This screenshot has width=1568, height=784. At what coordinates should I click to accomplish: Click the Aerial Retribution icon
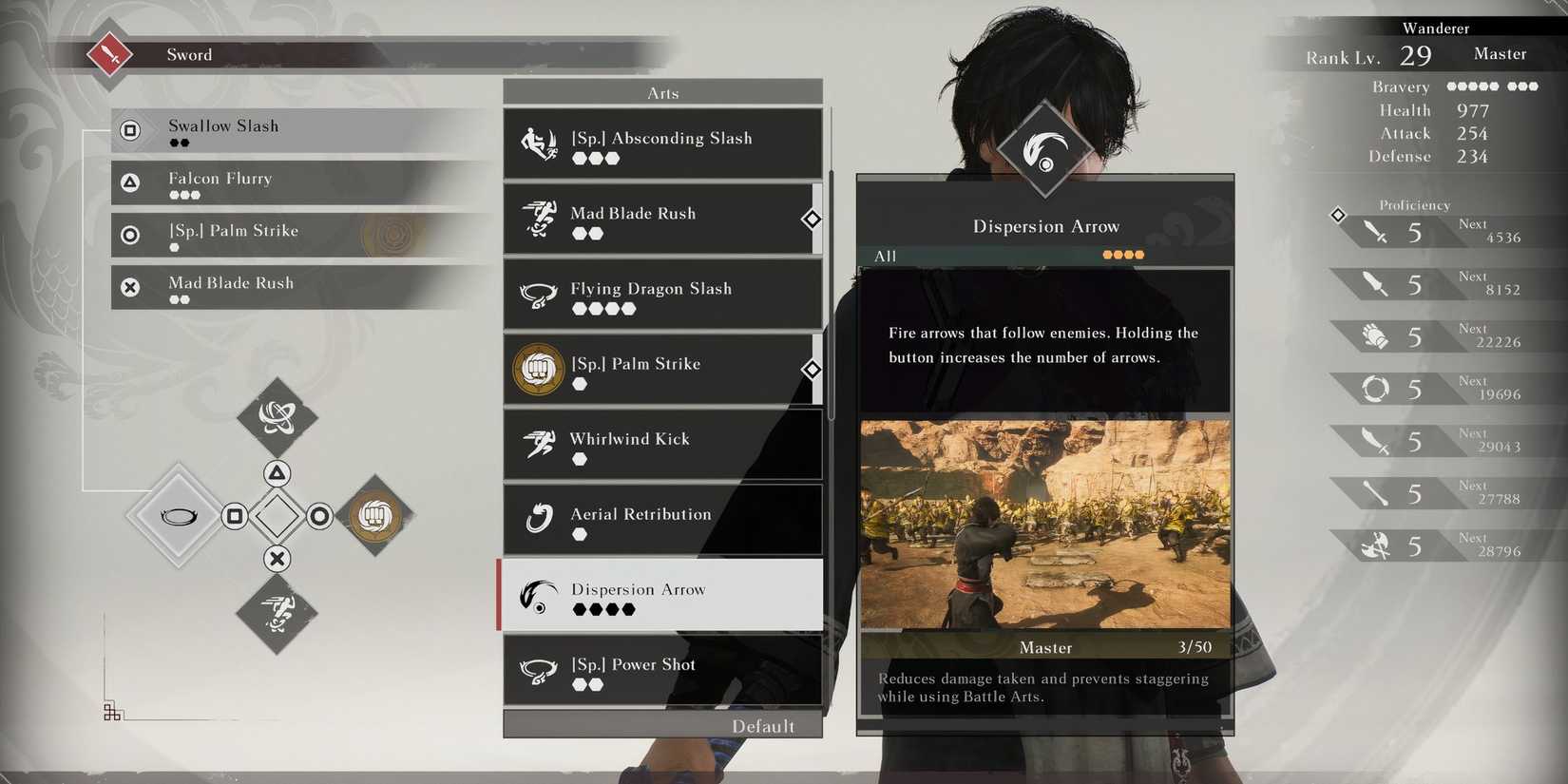click(539, 519)
